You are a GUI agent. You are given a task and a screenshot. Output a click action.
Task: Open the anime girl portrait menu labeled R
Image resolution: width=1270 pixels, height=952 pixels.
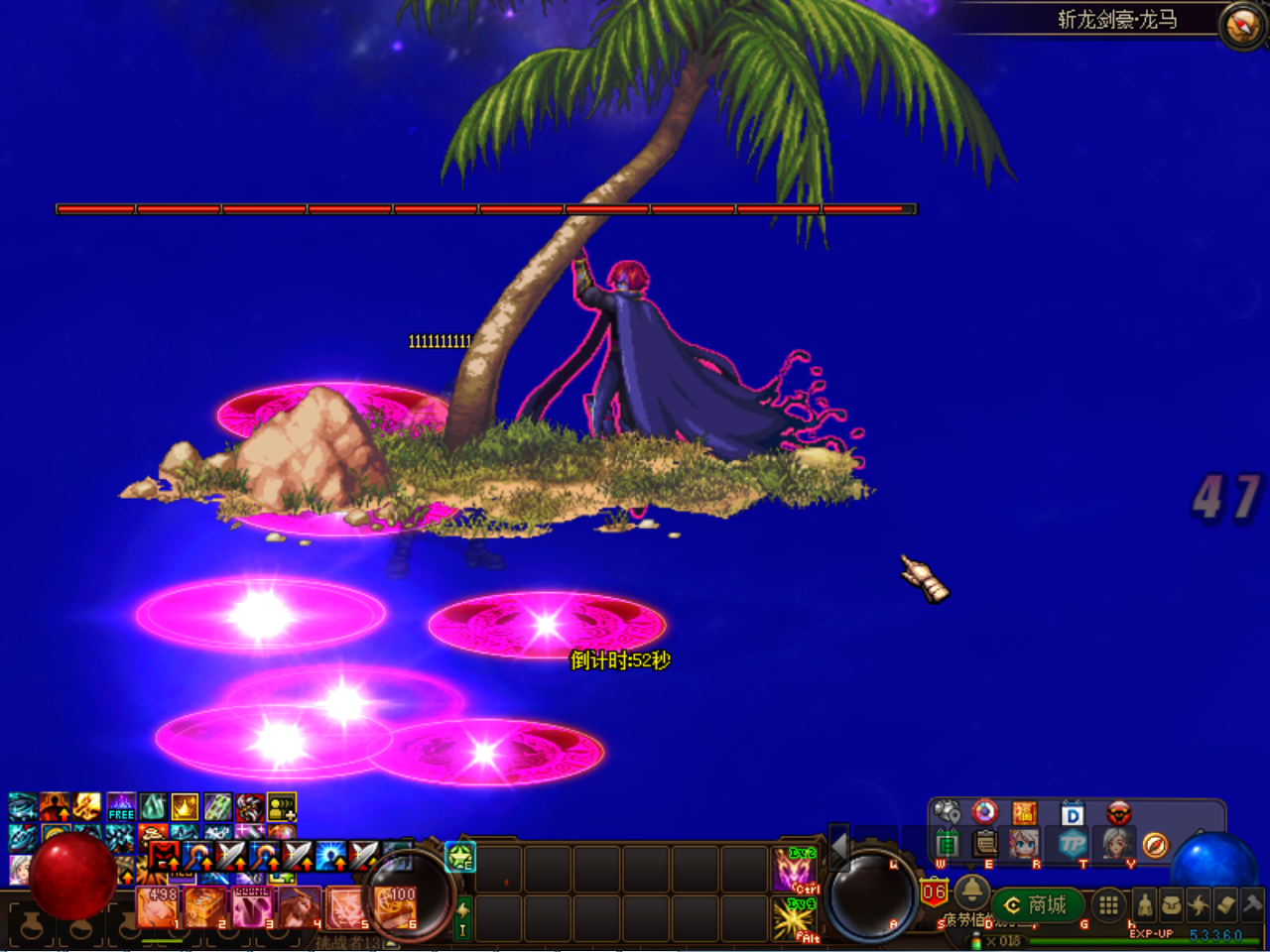click(x=1025, y=845)
